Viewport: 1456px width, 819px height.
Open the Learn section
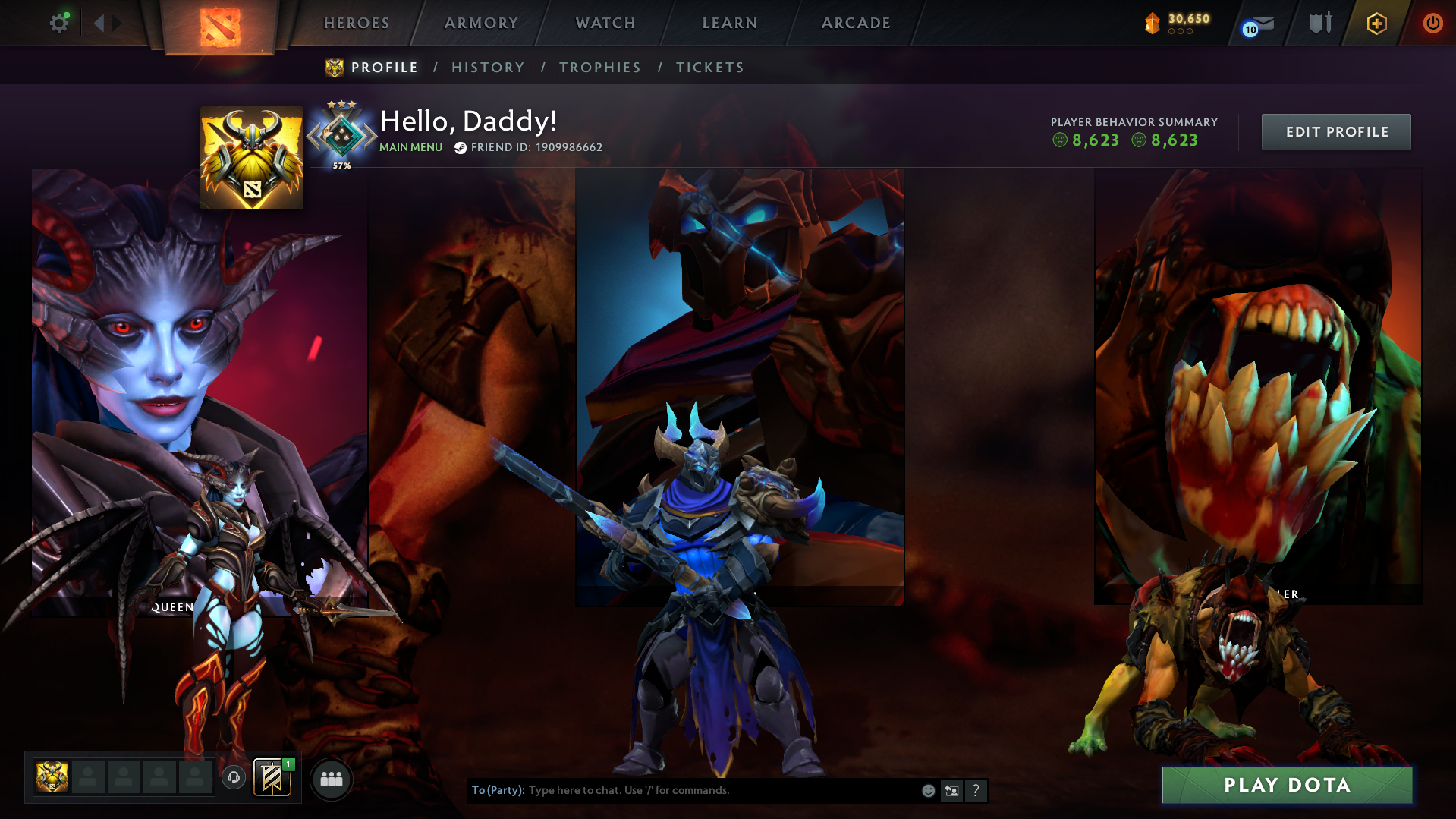coord(730,24)
